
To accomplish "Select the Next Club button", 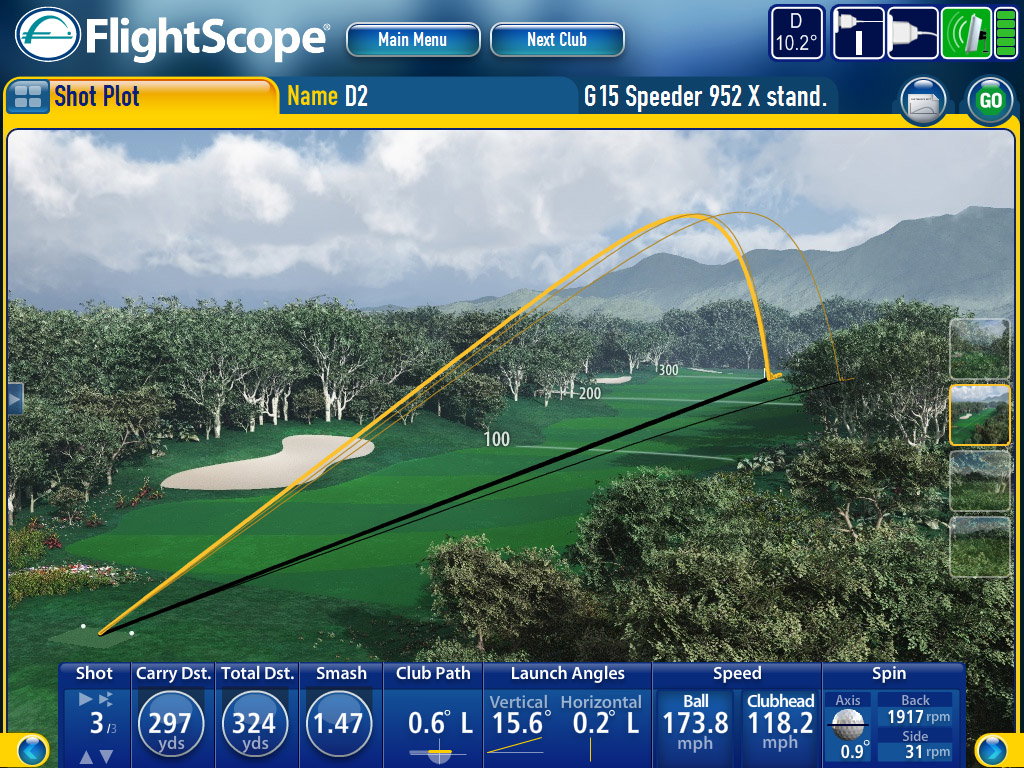I will (557, 40).
